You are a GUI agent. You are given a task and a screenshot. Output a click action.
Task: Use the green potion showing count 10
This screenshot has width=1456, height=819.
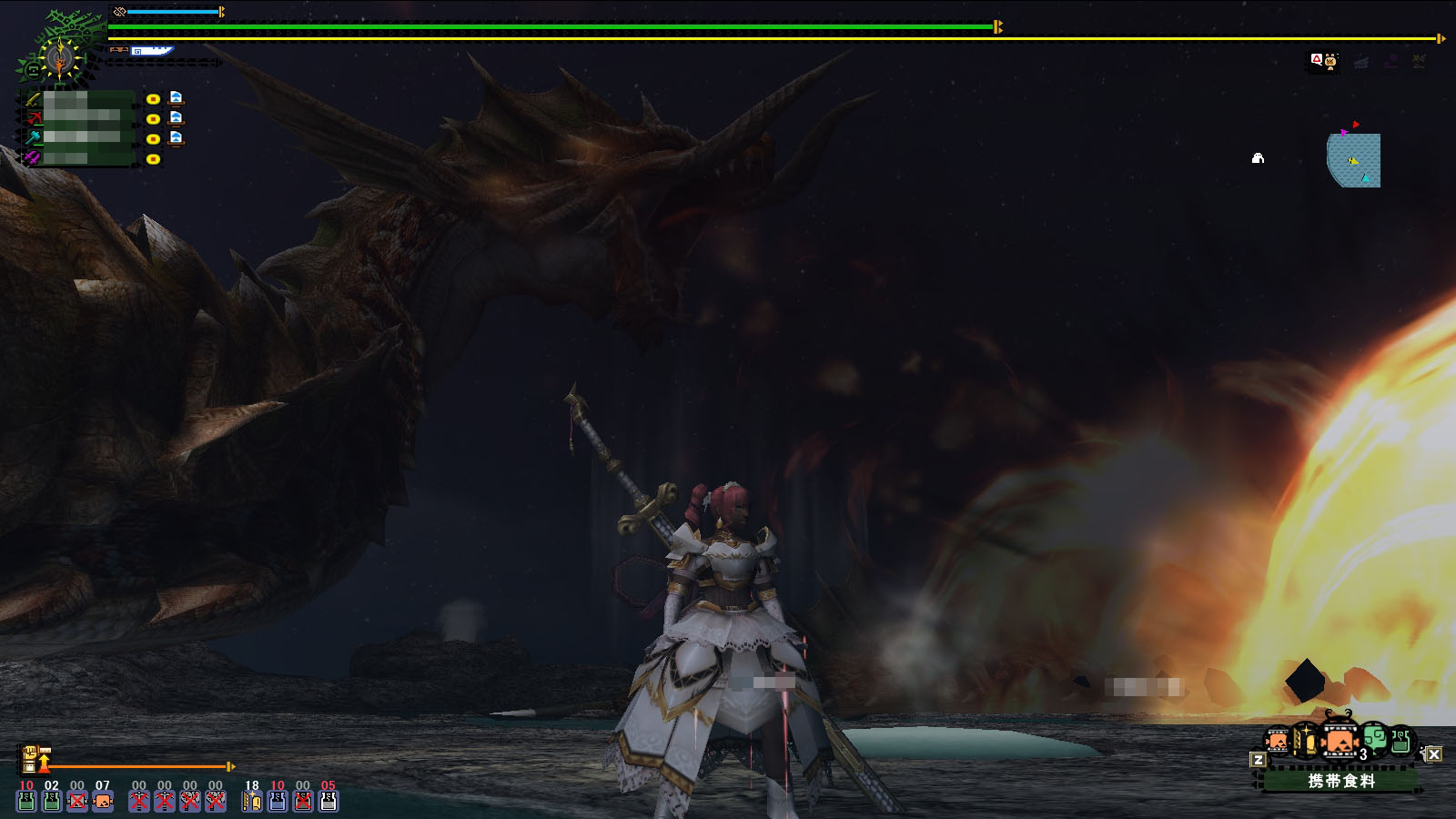(26, 801)
